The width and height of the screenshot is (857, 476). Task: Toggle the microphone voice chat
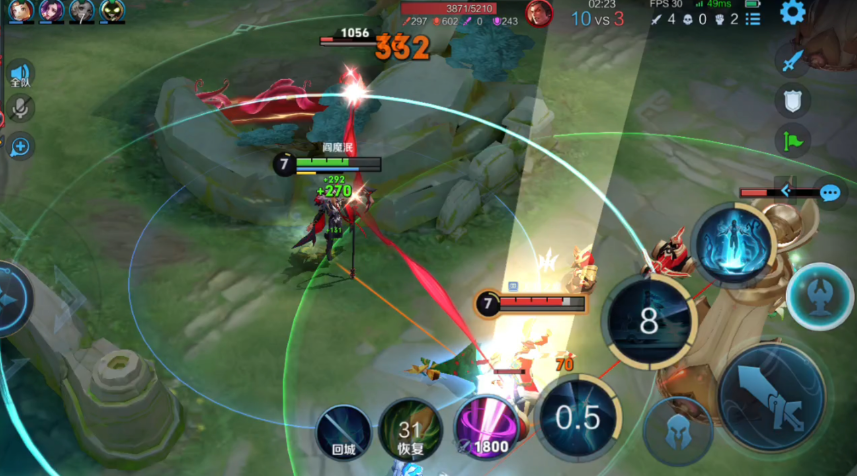coord(19,110)
